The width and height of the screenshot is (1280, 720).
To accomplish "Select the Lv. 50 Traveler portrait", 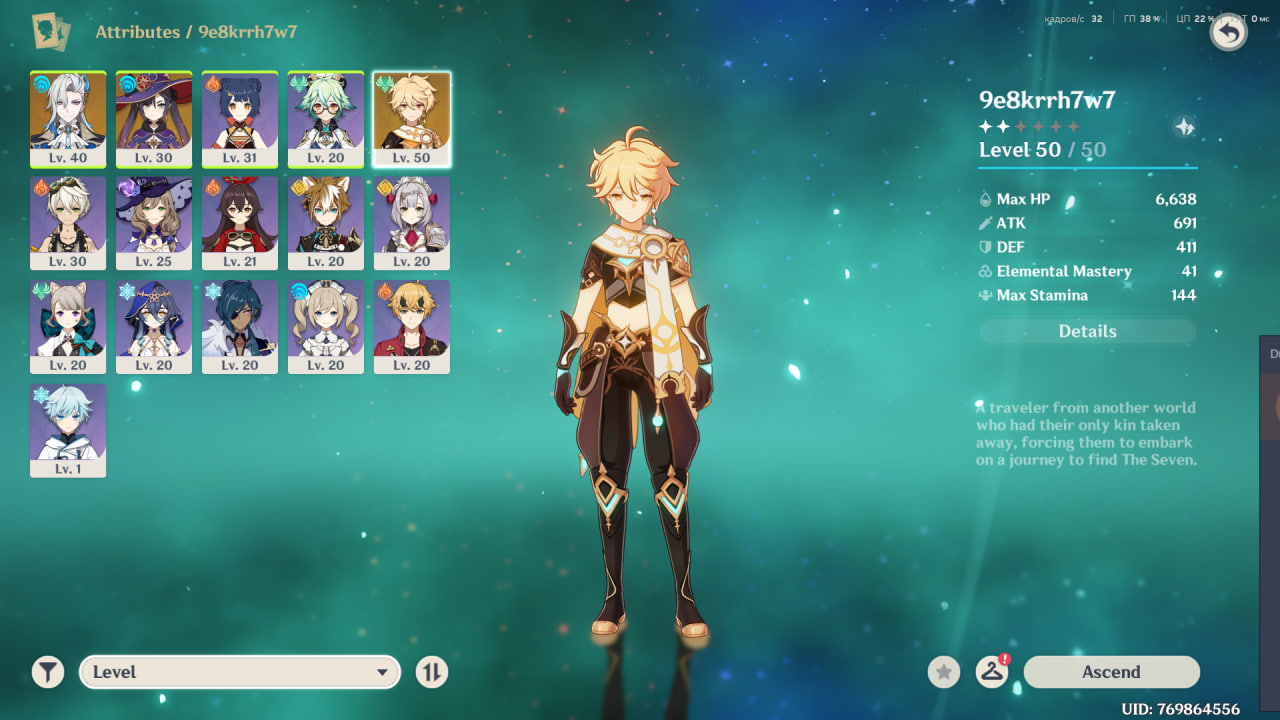I will coord(412,119).
